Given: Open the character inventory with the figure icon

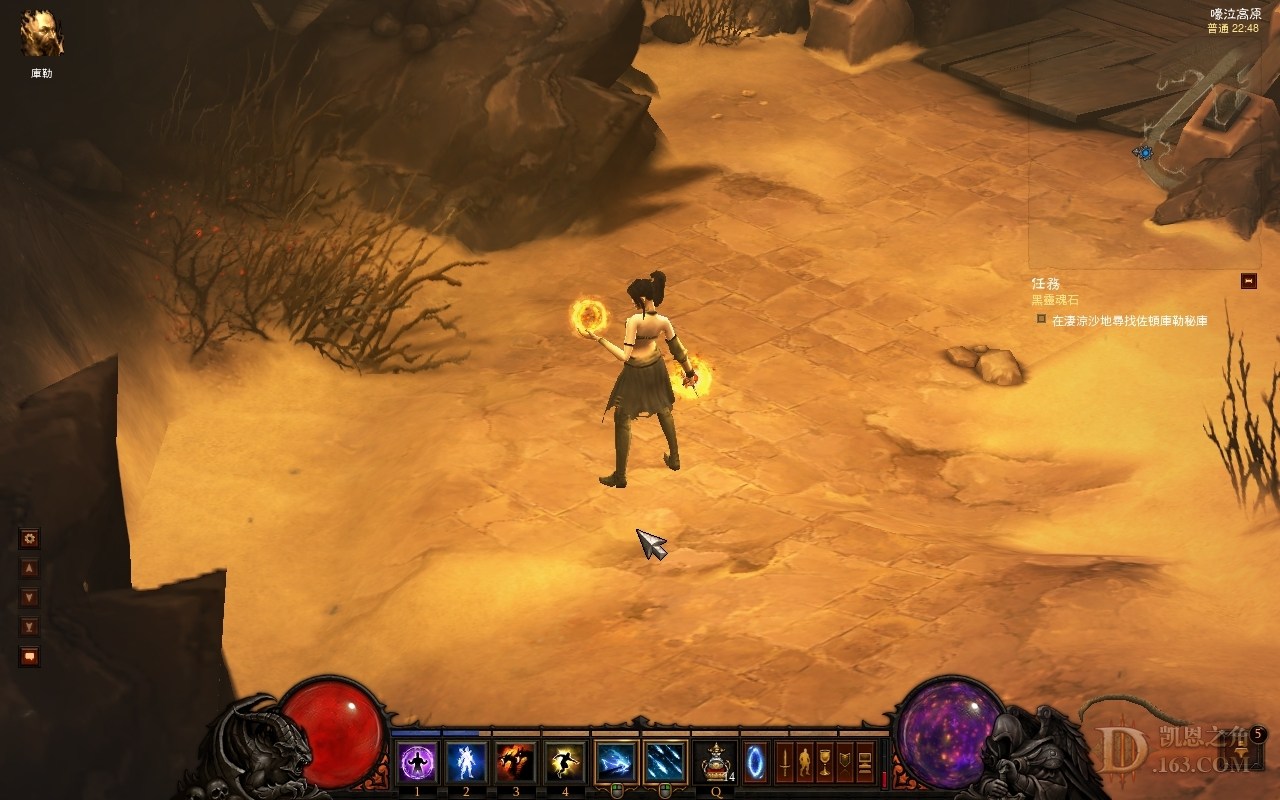Looking at the screenshot, I should [x=805, y=763].
